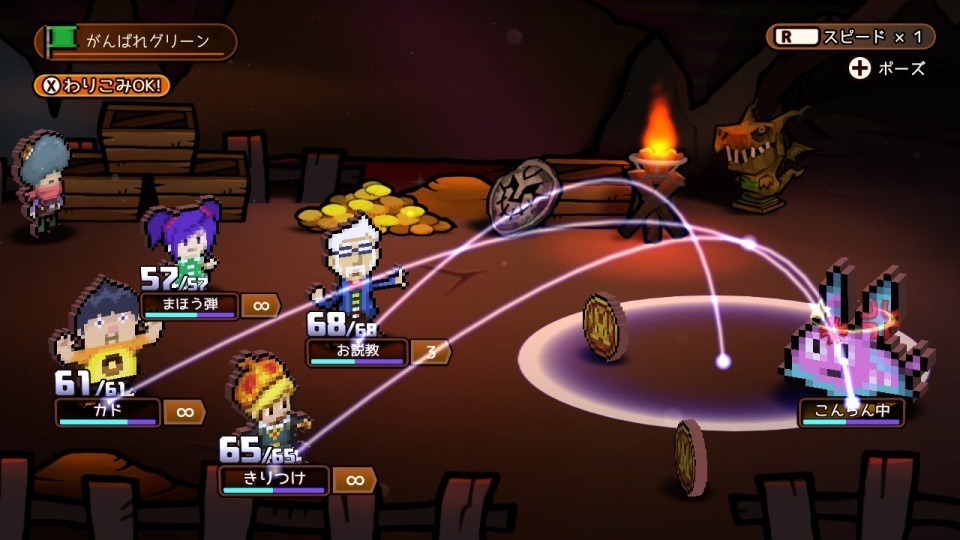Pick the きりつけ attack skill
This screenshot has height=540, width=960.
pos(273,479)
